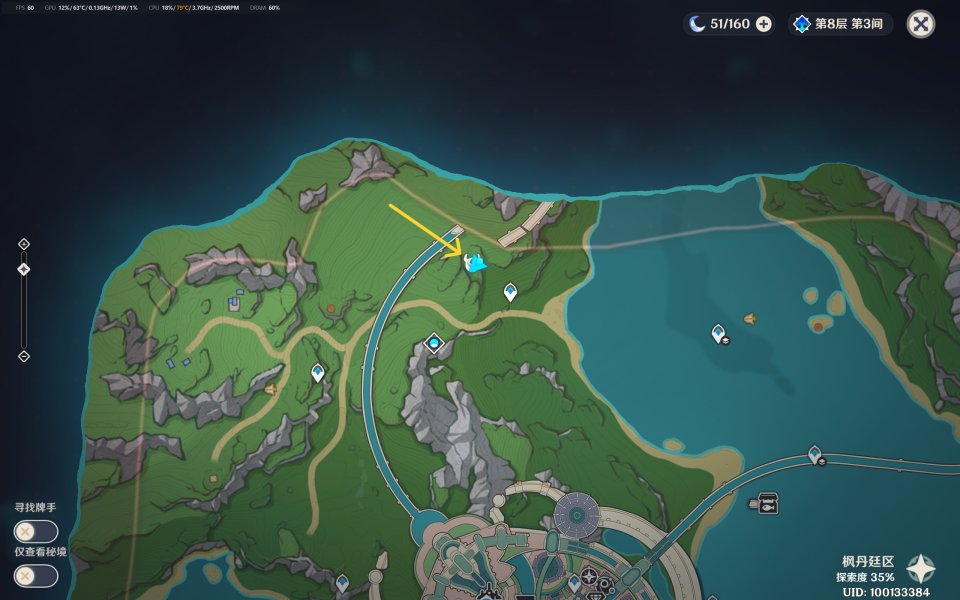Toggle the 仅查看秘境 switch
Viewport: 960px width, 600px height.
(x=35, y=576)
